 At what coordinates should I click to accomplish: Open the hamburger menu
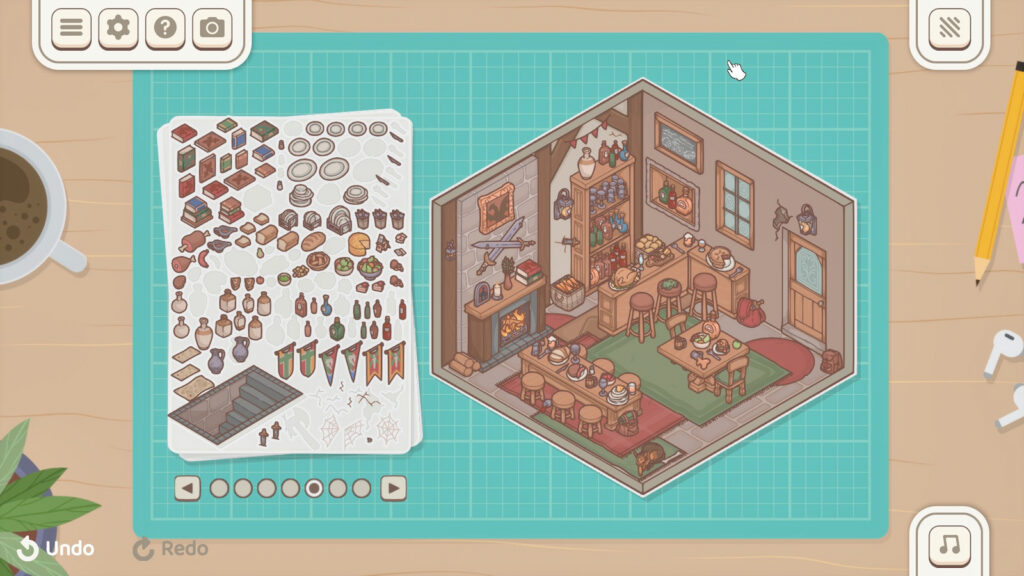pyautogui.click(x=71, y=28)
